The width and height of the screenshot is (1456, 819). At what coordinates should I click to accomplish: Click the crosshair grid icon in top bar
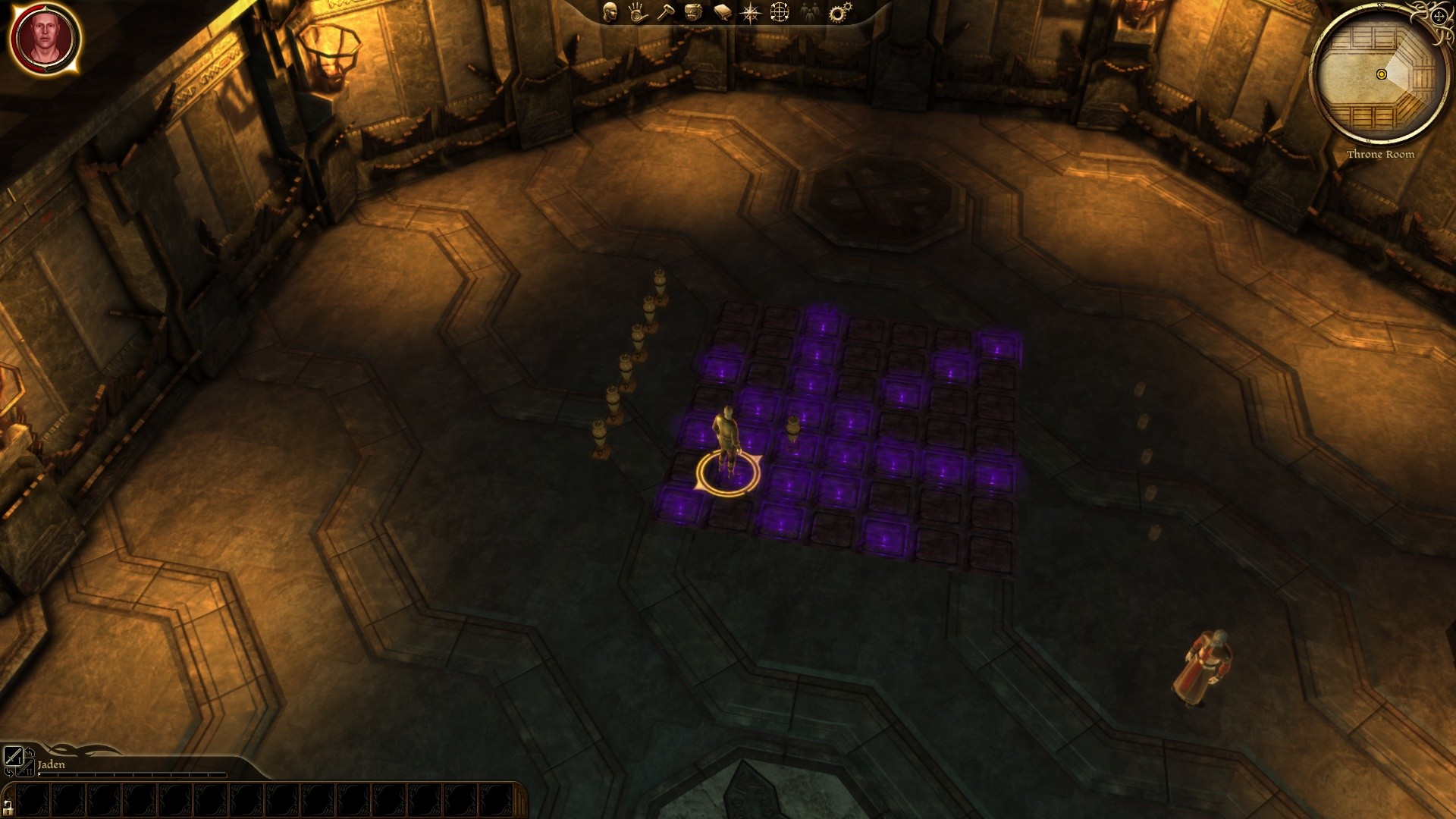coord(780,12)
